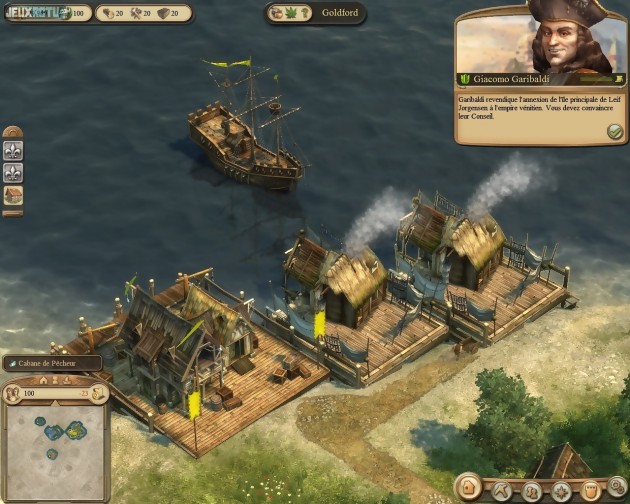Open the build menu house button

(468, 488)
